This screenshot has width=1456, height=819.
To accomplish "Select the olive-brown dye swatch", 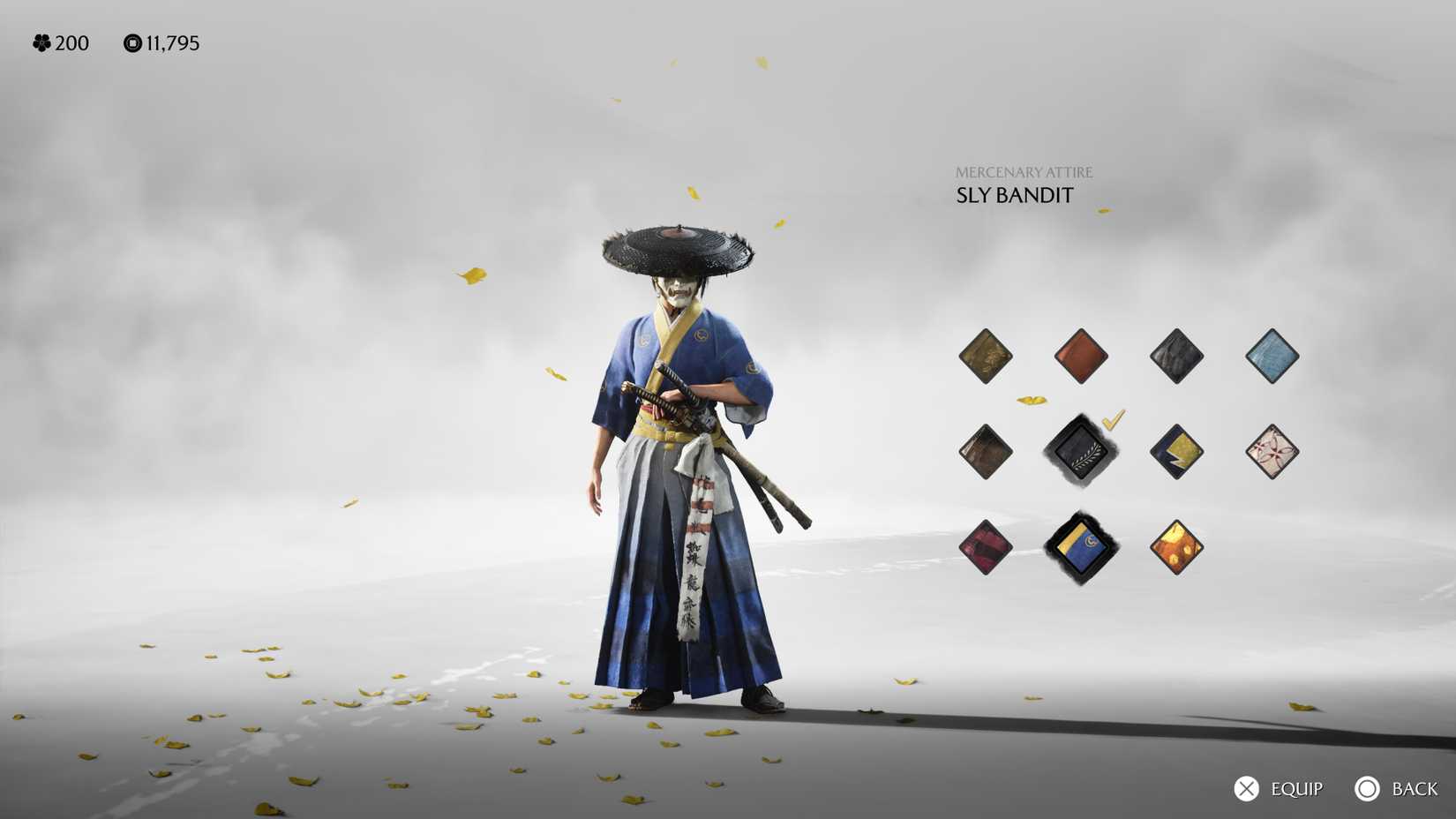I will click(986, 357).
